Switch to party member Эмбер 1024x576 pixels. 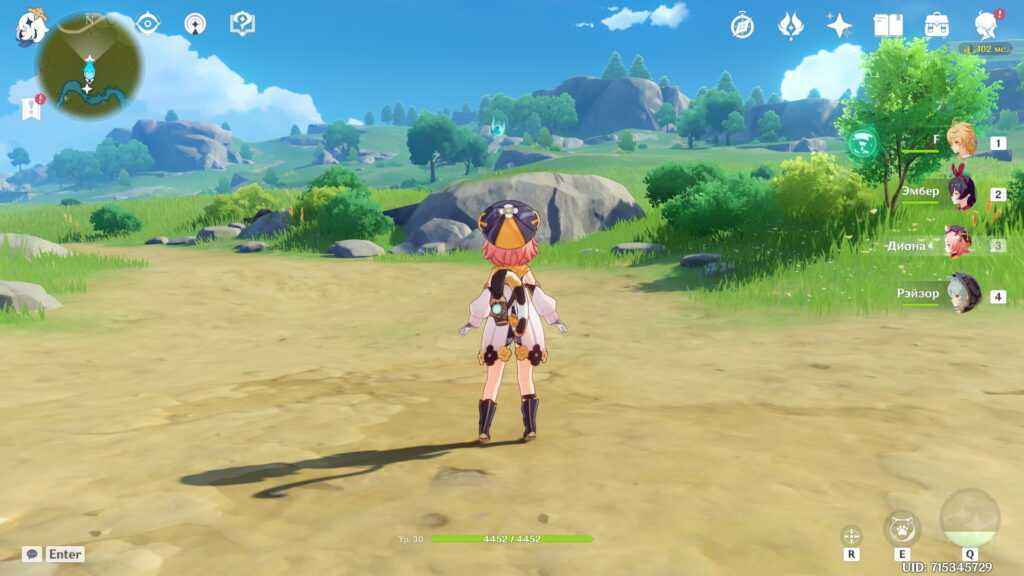pyautogui.click(x=962, y=193)
